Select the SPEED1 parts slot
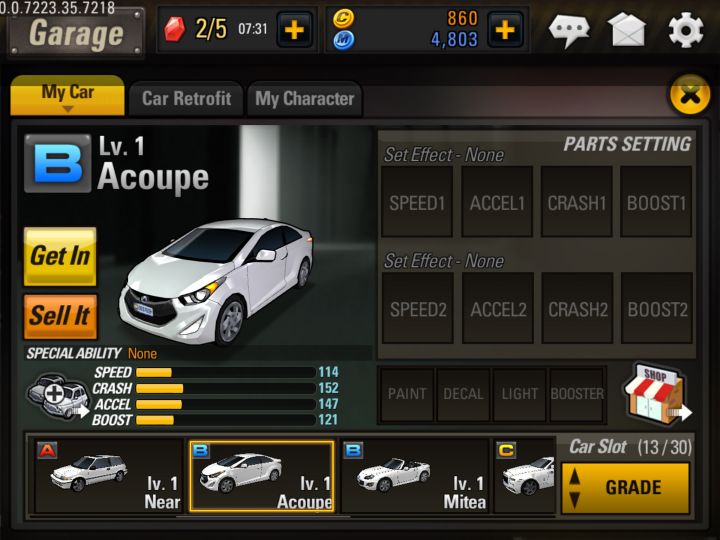 click(417, 203)
